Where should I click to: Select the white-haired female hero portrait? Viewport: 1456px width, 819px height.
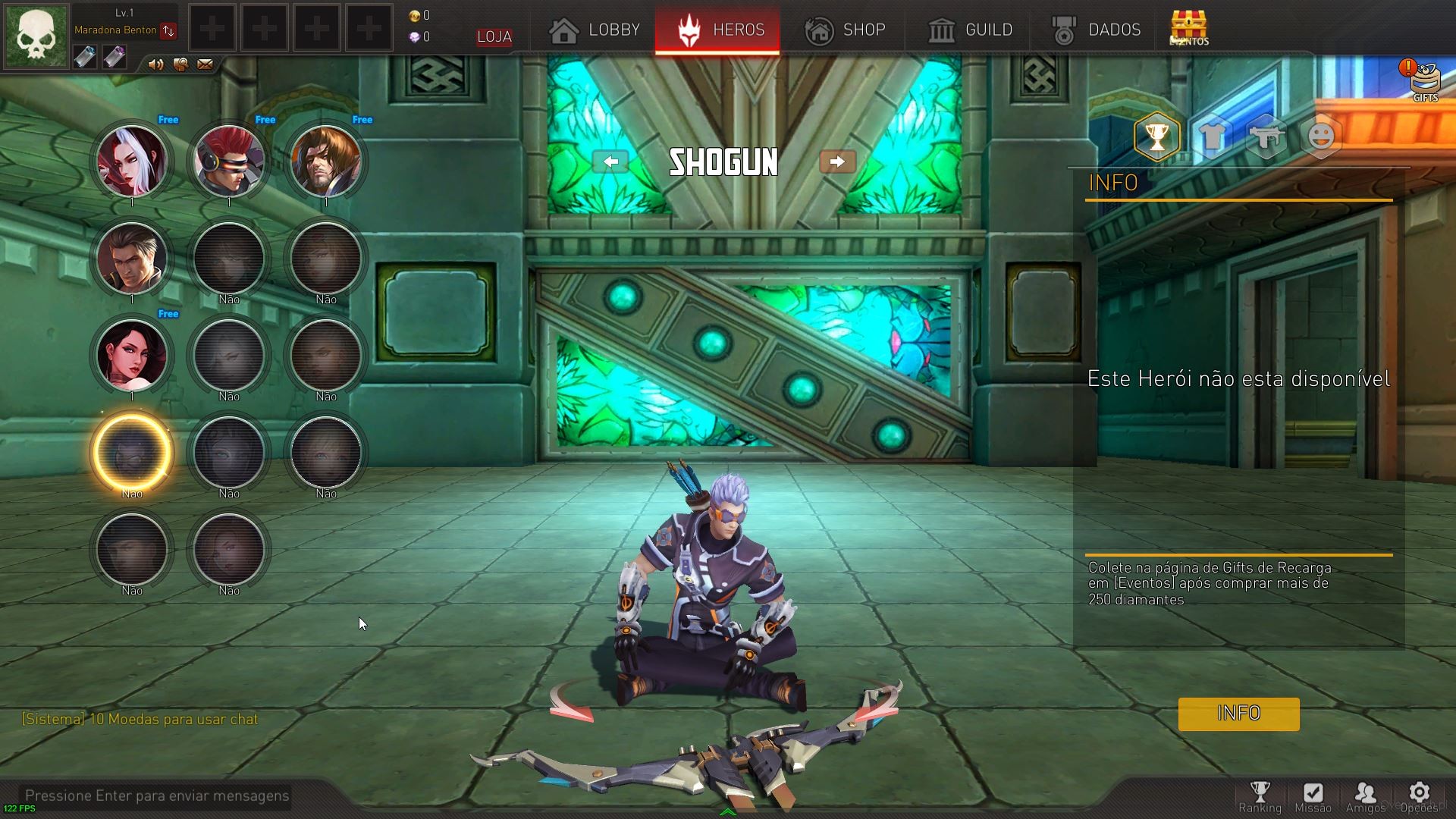point(132,161)
